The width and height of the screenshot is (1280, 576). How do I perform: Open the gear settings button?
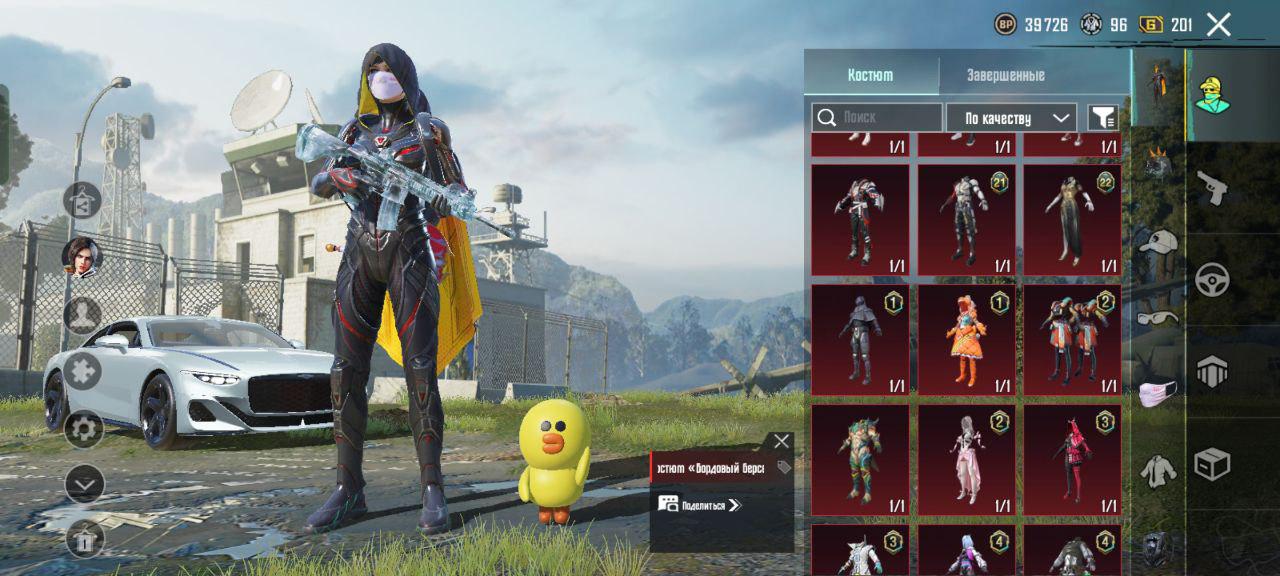(84, 430)
